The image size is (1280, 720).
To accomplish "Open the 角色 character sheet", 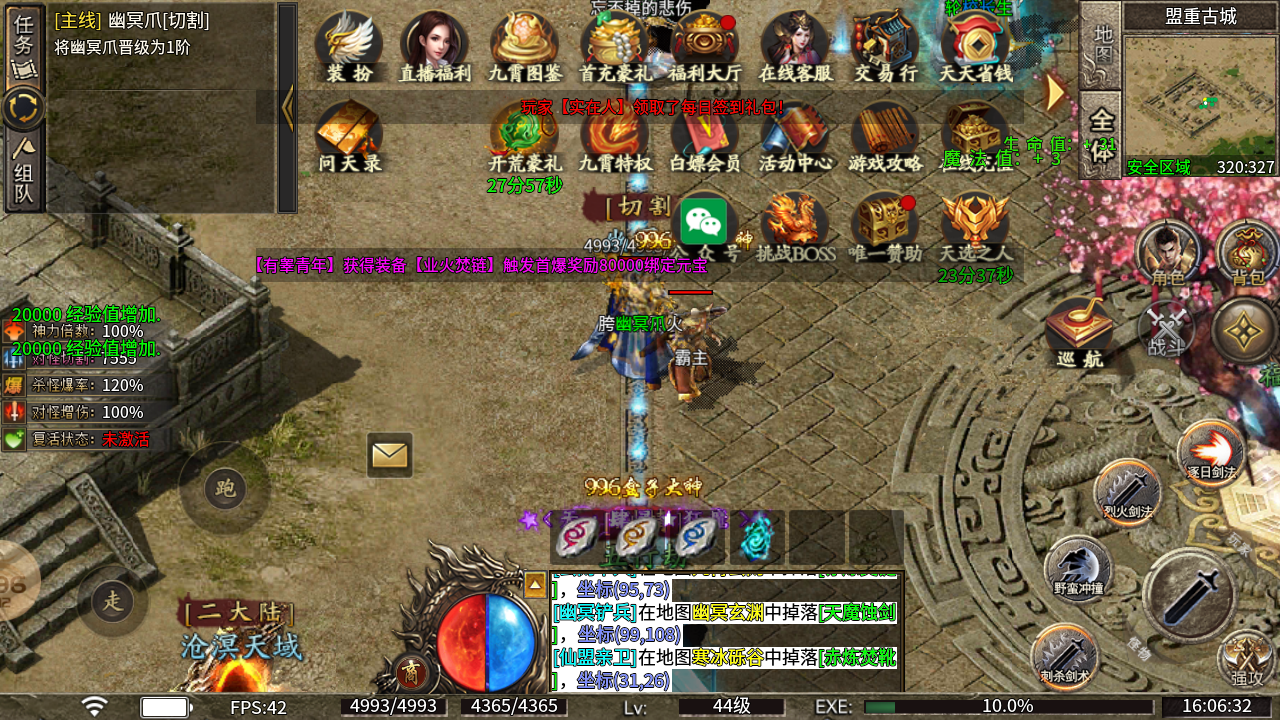I will tap(1167, 252).
